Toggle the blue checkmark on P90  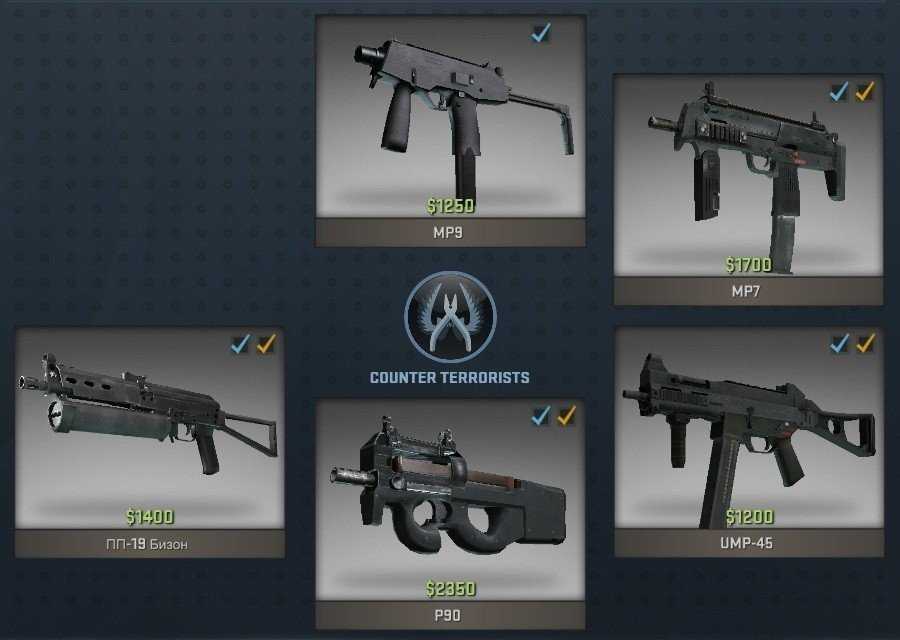[541, 416]
